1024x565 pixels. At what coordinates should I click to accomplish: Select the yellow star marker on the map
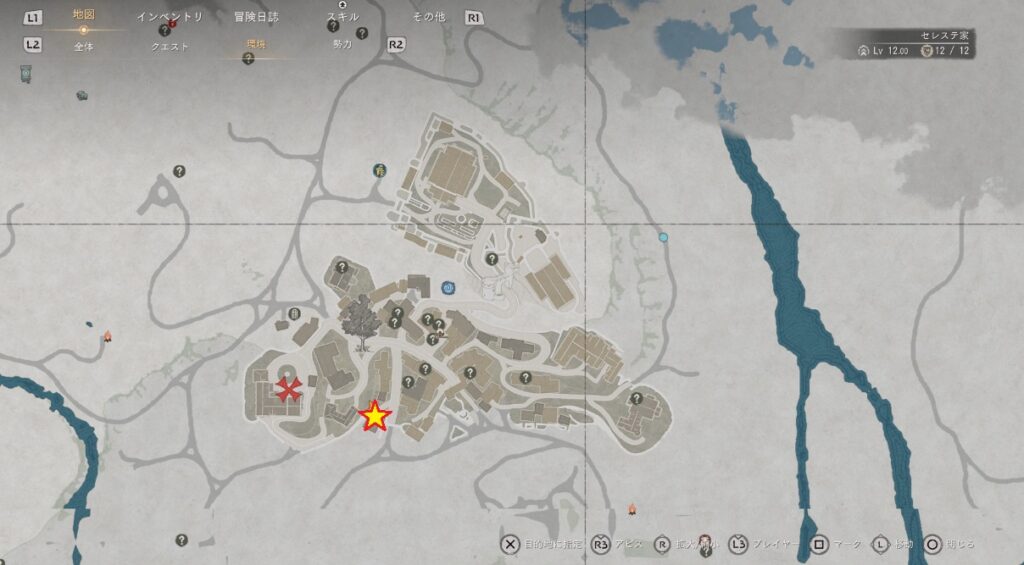pos(374,416)
